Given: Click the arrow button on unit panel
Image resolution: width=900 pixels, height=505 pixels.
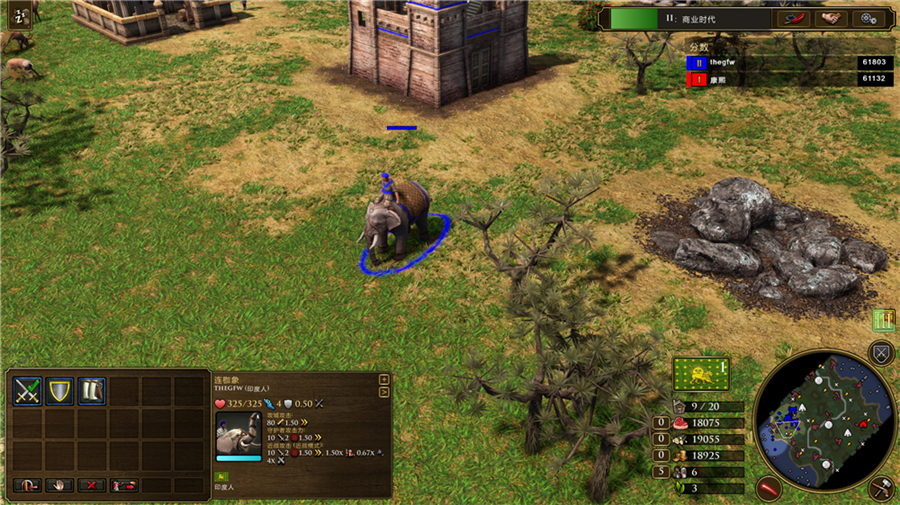Looking at the screenshot, I should (384, 391).
